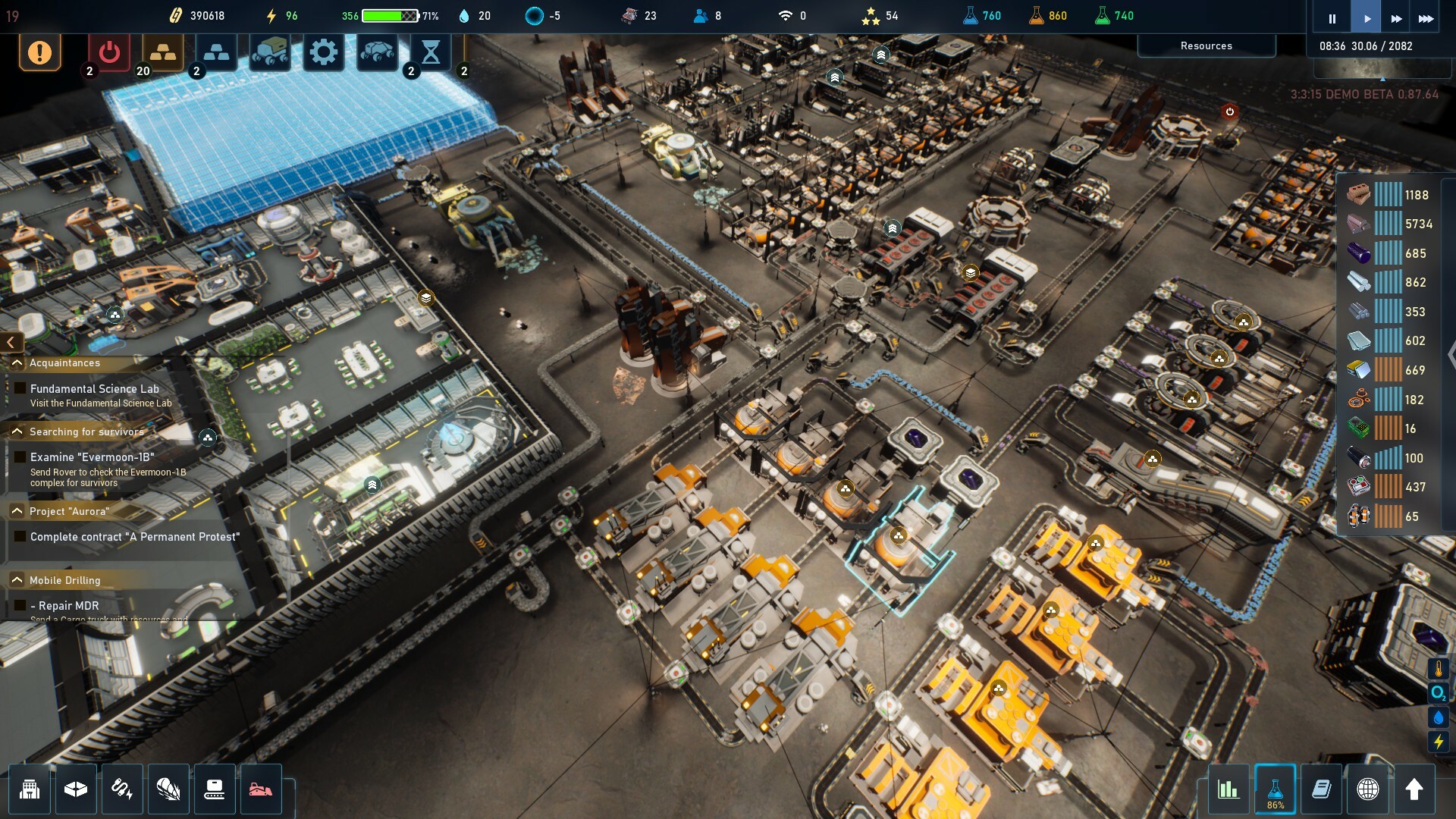Select the Buildings construction tool

pos(29,789)
